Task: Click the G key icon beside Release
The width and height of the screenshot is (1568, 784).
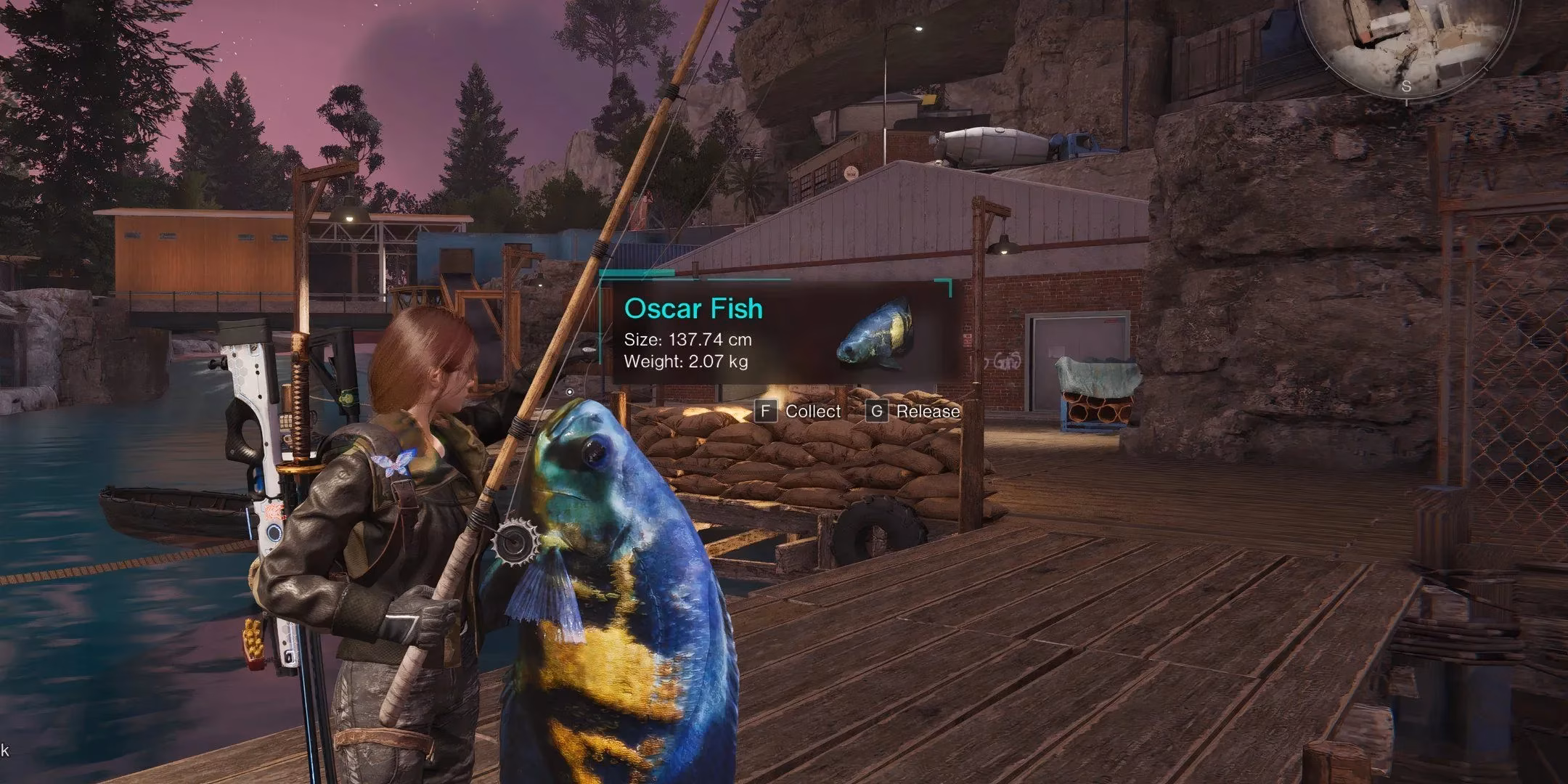Action: coord(877,412)
